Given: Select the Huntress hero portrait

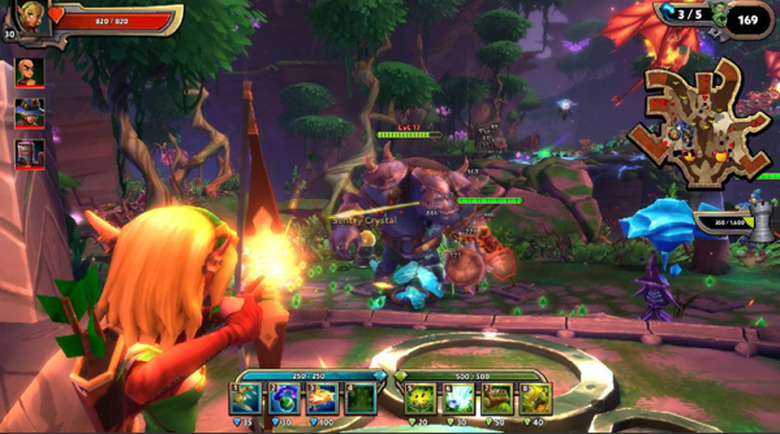Looking at the screenshot, I should 29,17.
